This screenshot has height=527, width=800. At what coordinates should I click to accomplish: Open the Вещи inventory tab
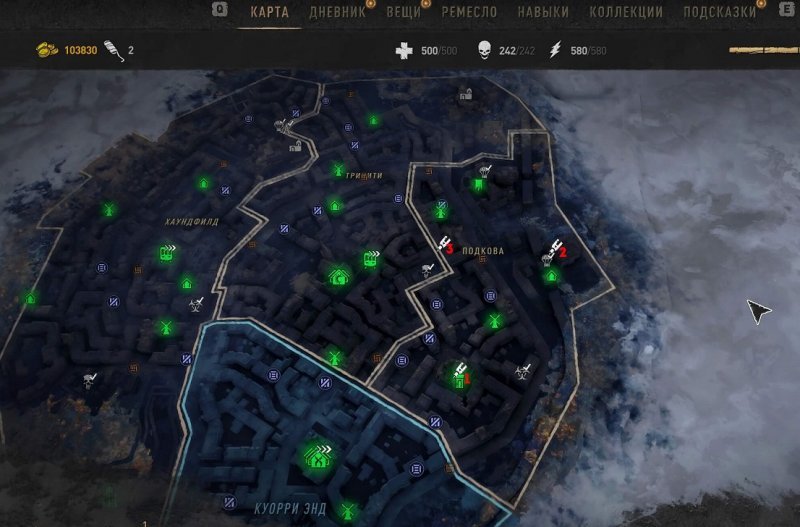pos(404,13)
